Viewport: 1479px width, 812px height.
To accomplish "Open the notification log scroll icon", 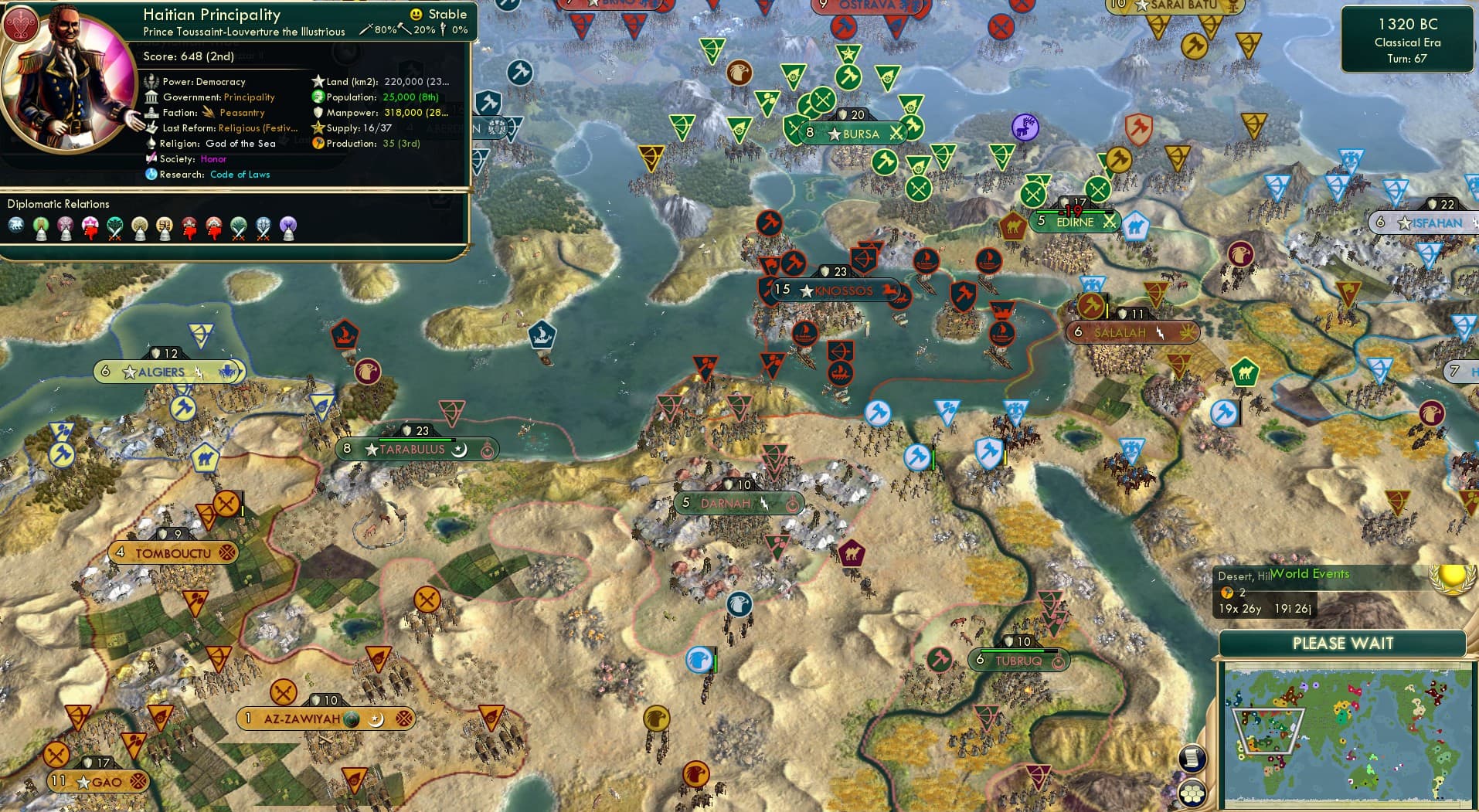I will (1192, 759).
